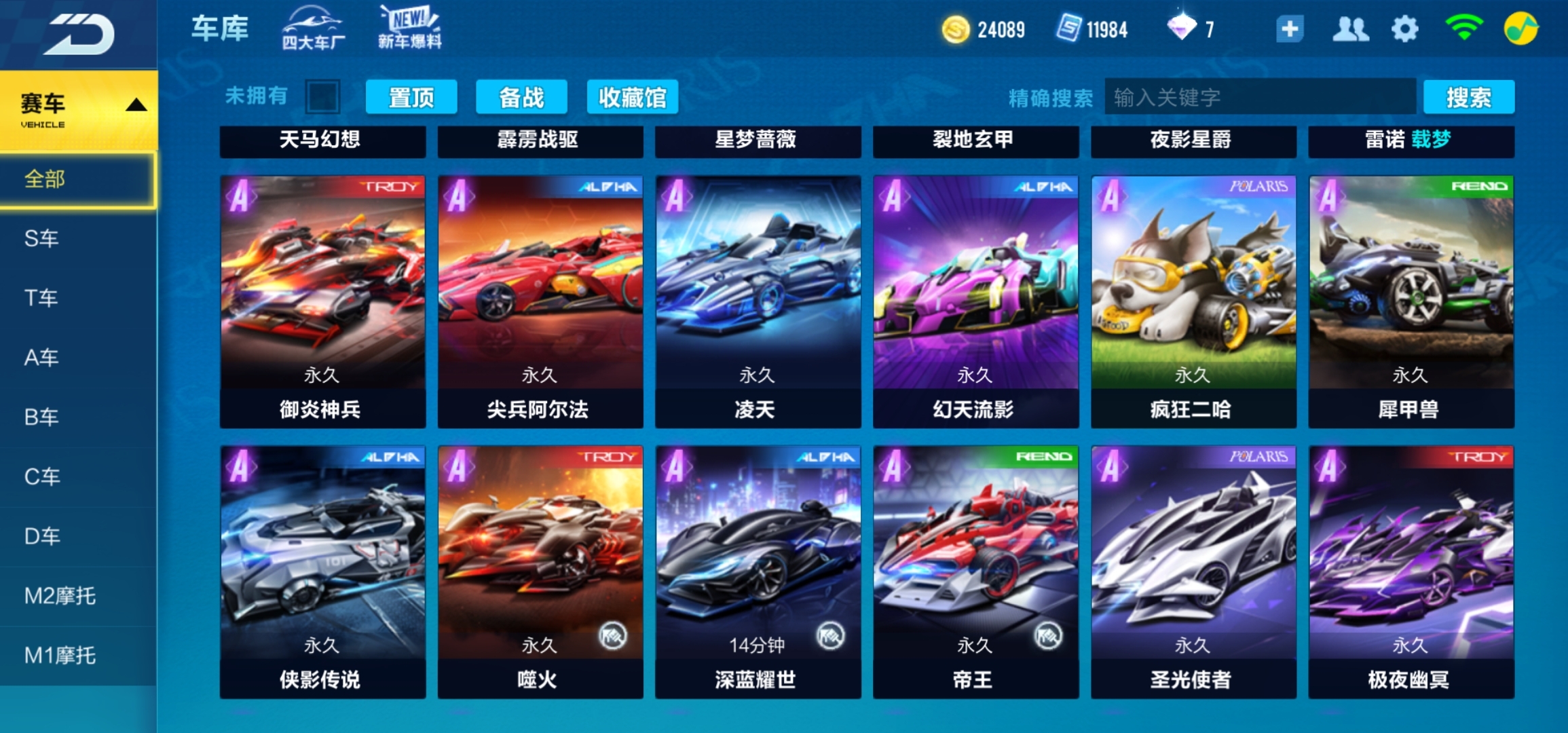Click the gold coin balance icon
1568x733 pixels.
[x=956, y=29]
